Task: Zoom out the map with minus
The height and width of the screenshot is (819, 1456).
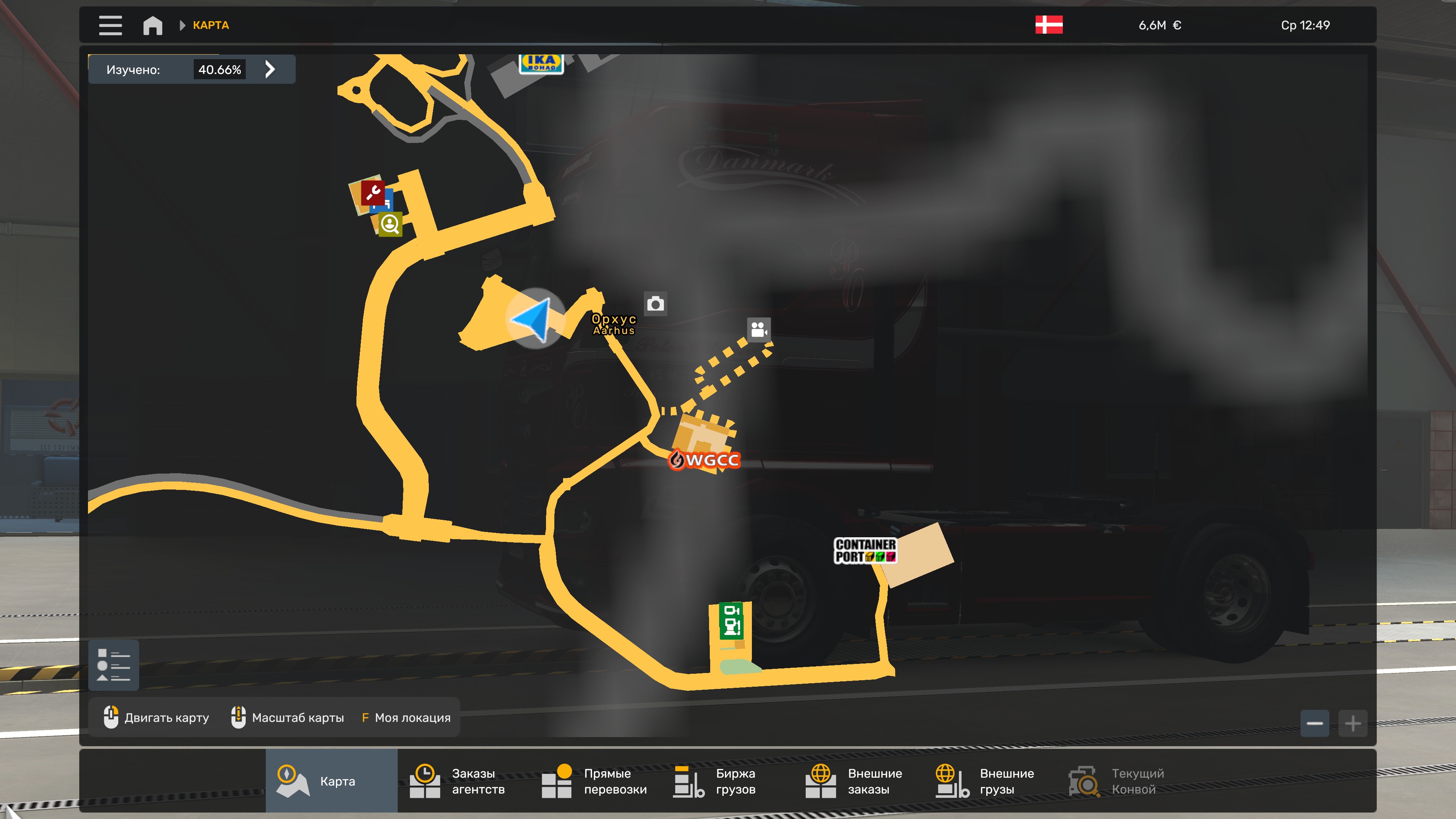Action: point(1315,723)
